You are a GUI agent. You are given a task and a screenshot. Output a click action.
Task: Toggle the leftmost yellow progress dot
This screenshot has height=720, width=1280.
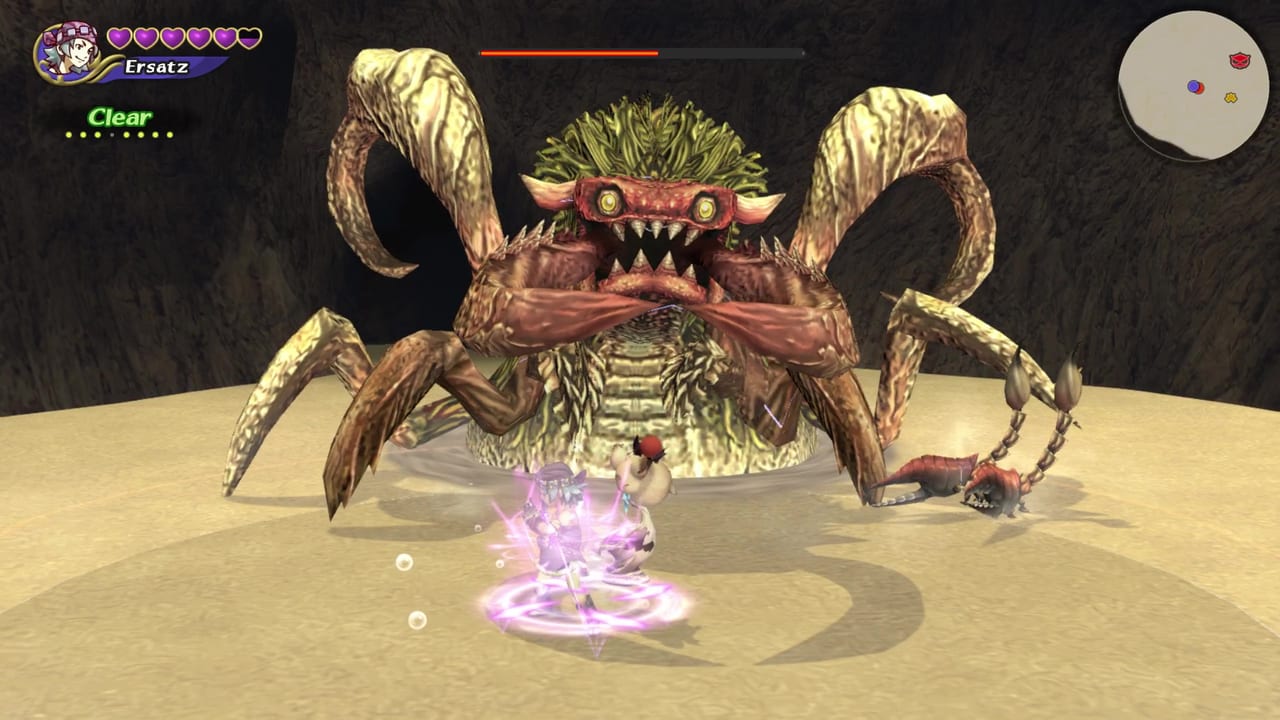coord(68,134)
